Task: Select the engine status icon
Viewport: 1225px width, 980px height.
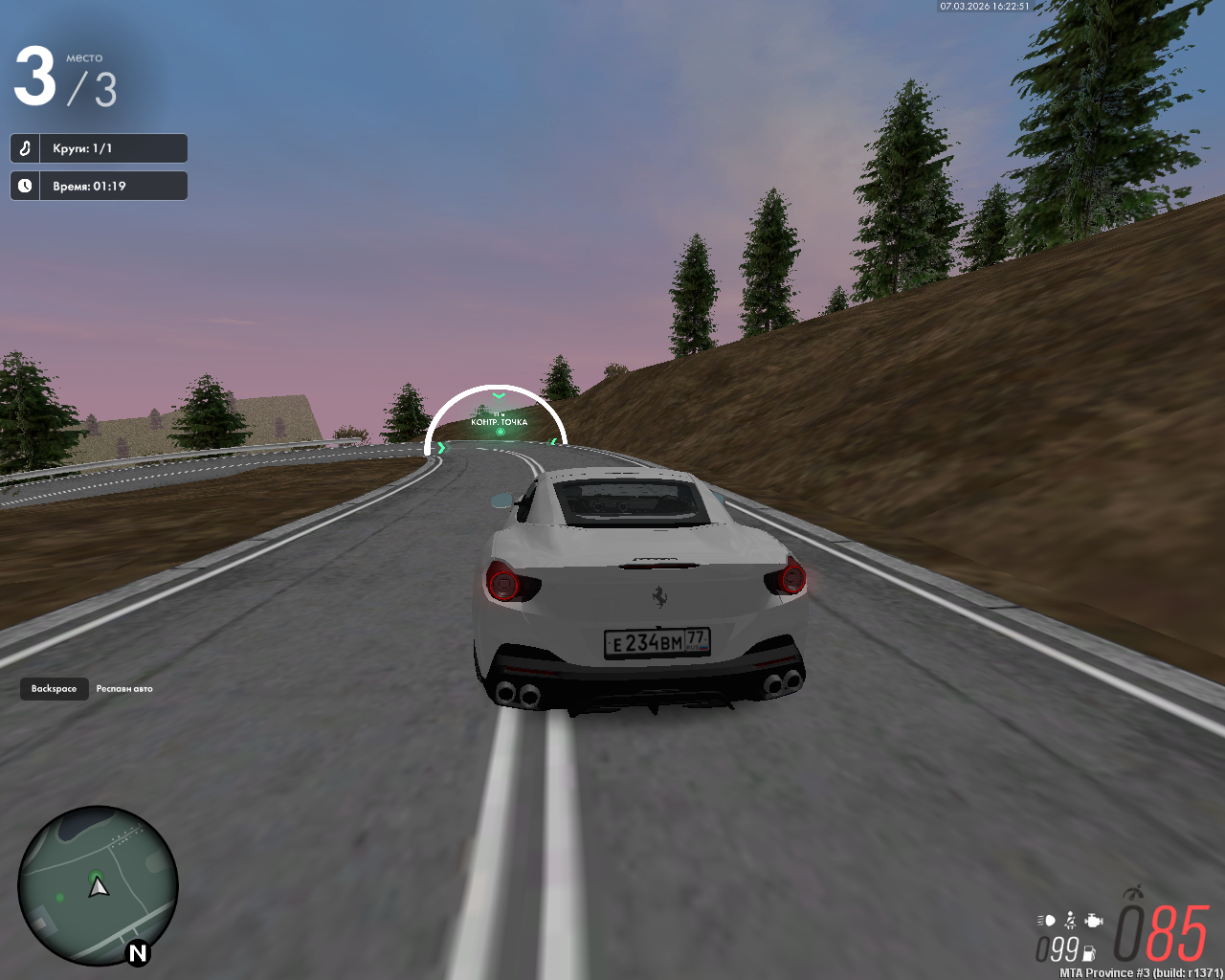Action: pos(1094,921)
